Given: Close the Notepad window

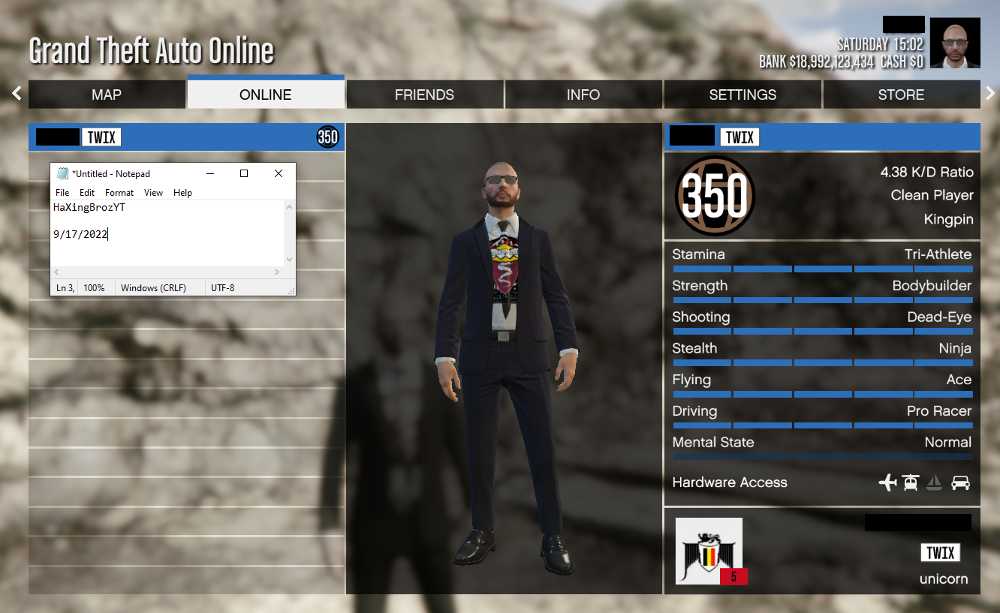Looking at the screenshot, I should point(278,173).
